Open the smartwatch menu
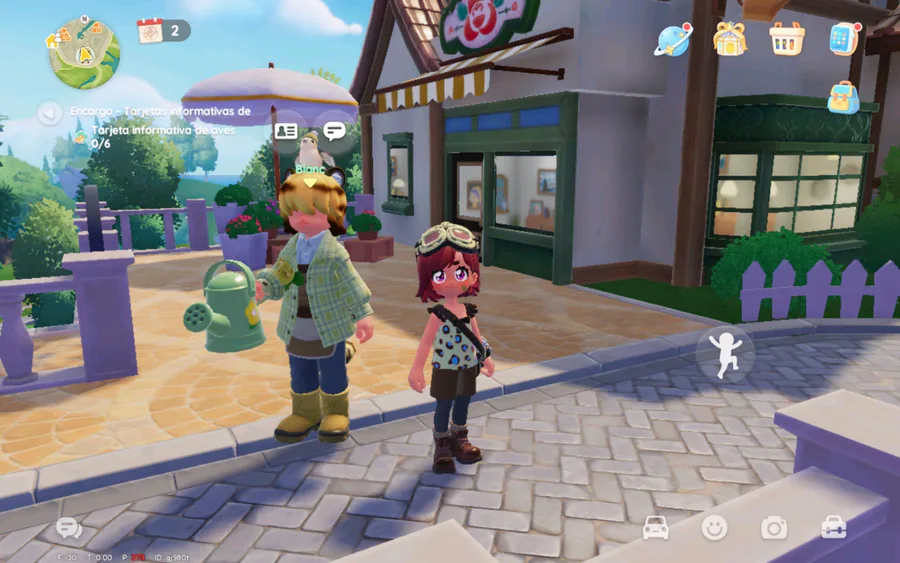This screenshot has width=900, height=563. pyautogui.click(x=844, y=39)
